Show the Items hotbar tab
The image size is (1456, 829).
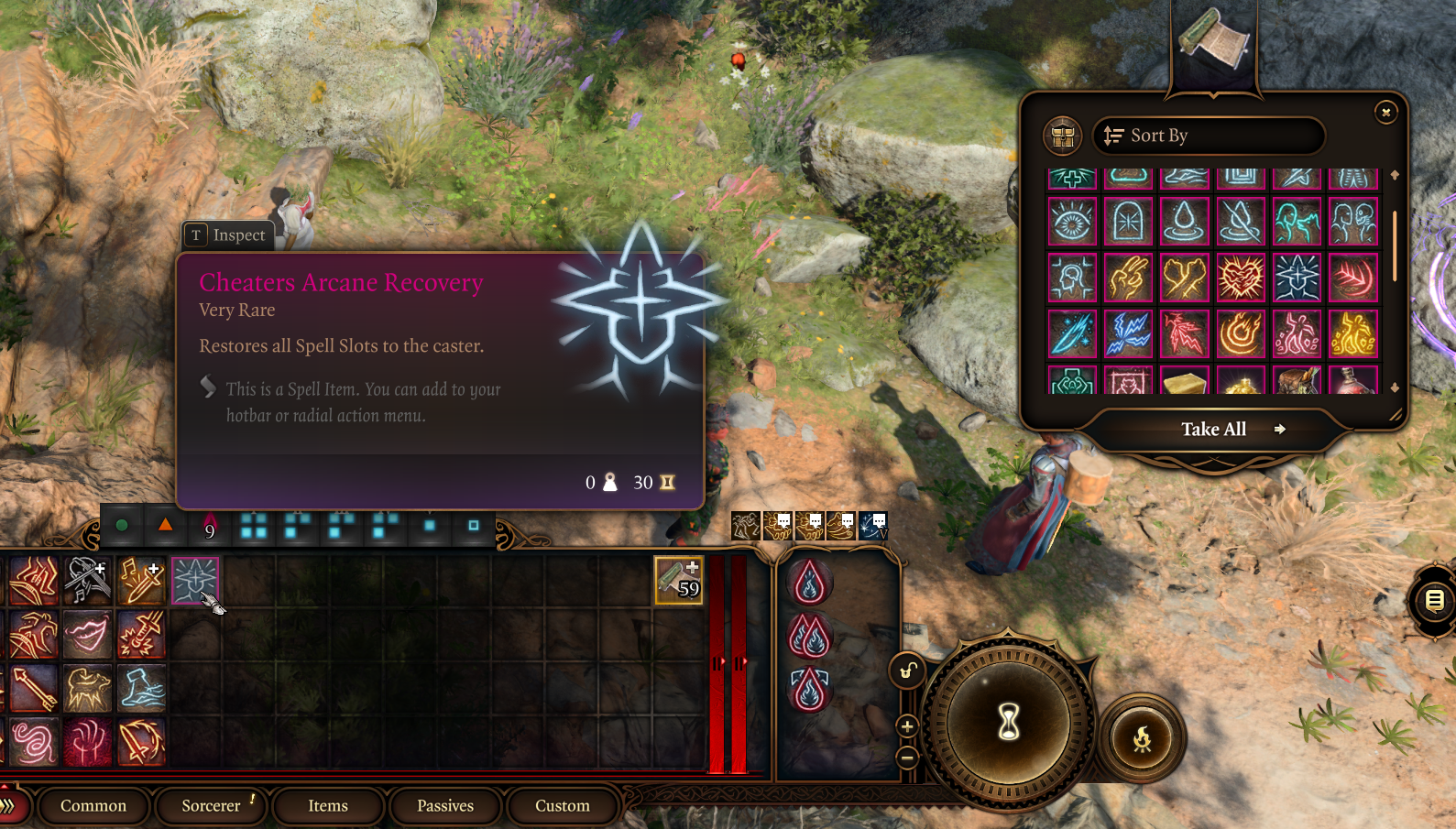(328, 805)
